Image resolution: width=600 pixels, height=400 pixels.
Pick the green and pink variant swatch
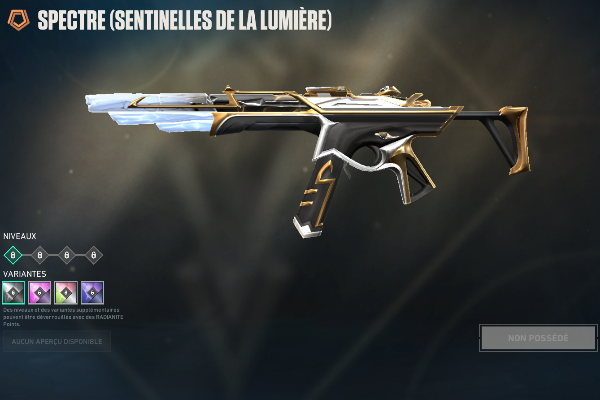pos(66,293)
